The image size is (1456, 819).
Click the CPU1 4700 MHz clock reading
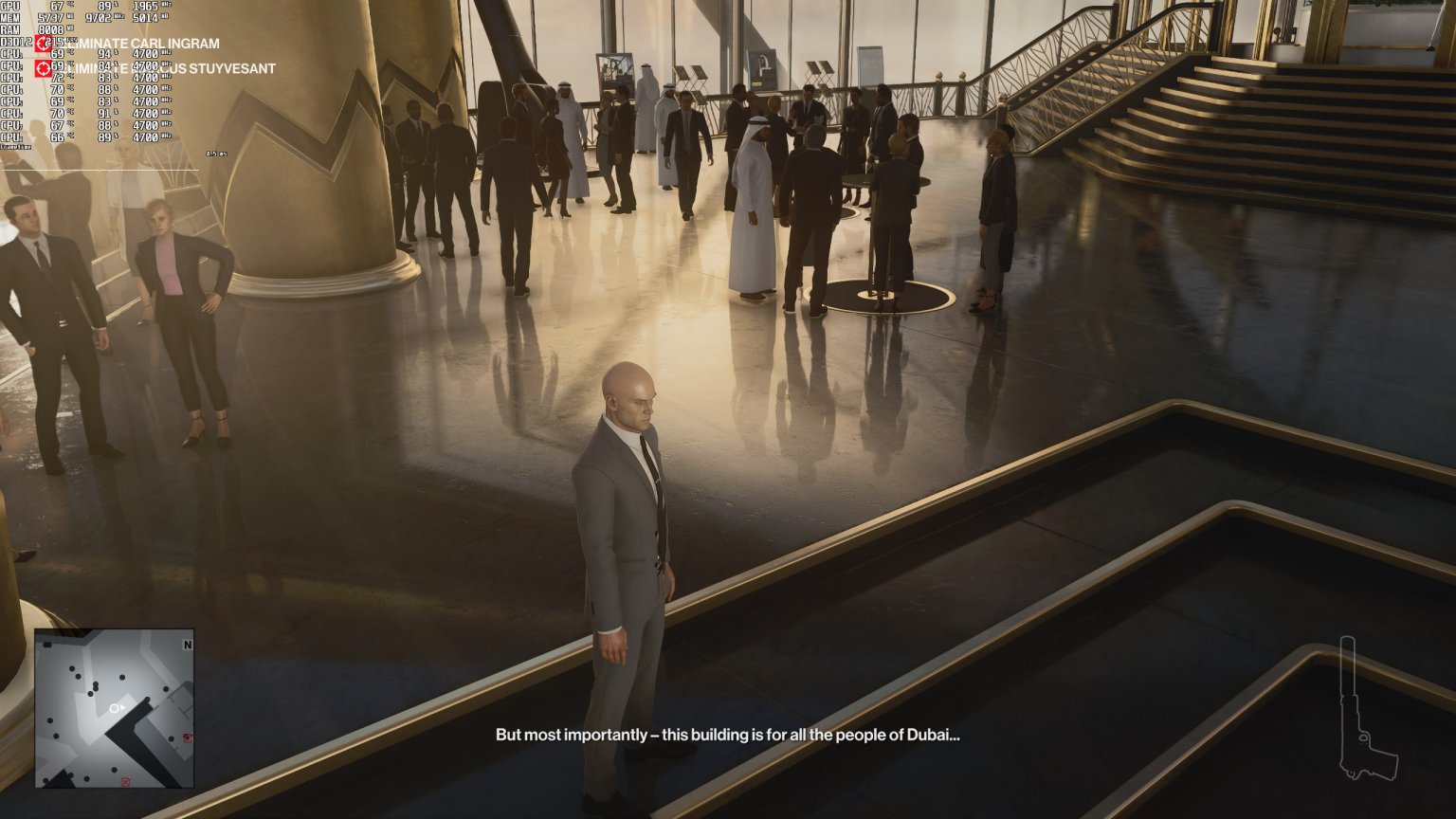[145, 55]
